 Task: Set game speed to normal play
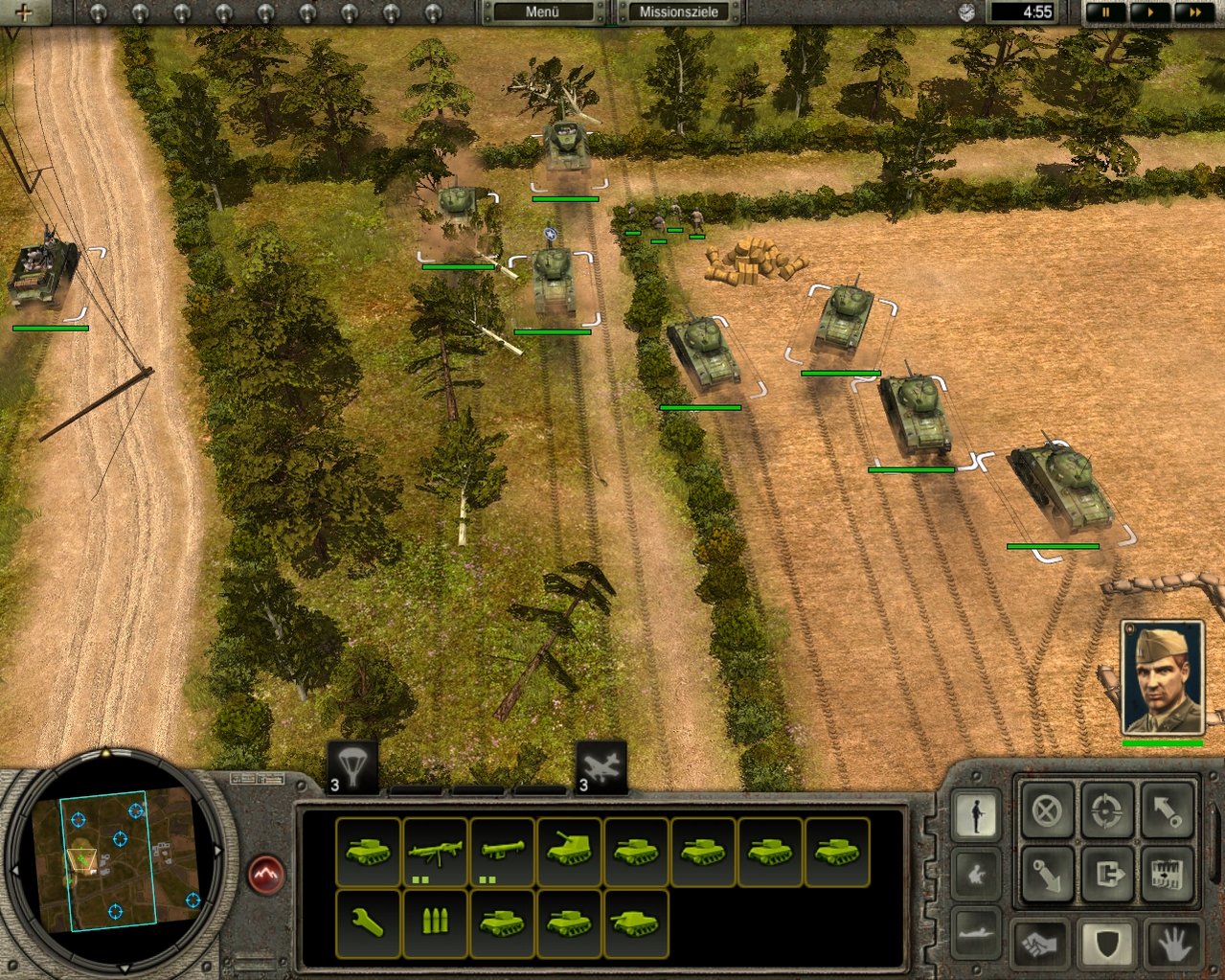(x=1150, y=12)
